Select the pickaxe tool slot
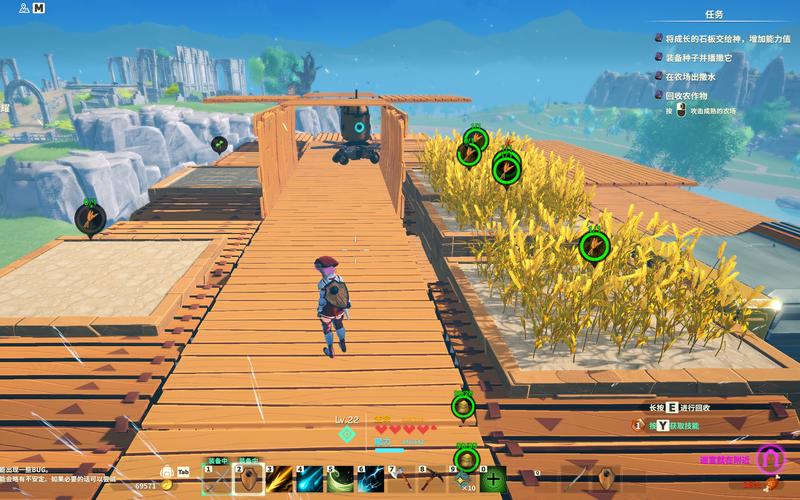 [x=432, y=482]
